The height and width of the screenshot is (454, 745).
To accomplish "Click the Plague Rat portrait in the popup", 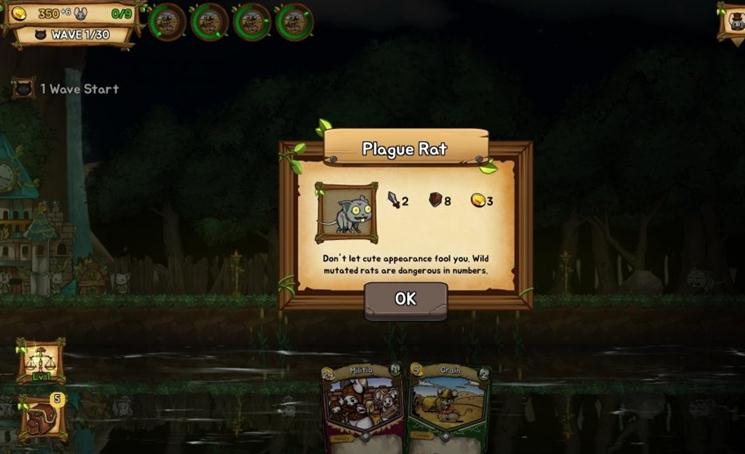I will pos(346,212).
